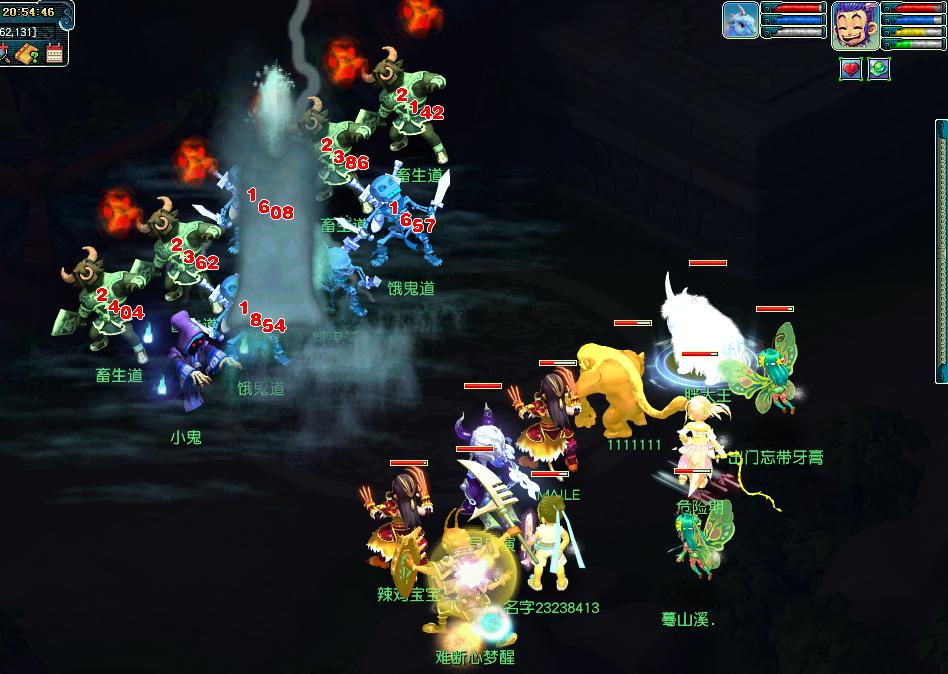Select the blue pet portrait
The height and width of the screenshot is (674, 948).
[740, 20]
